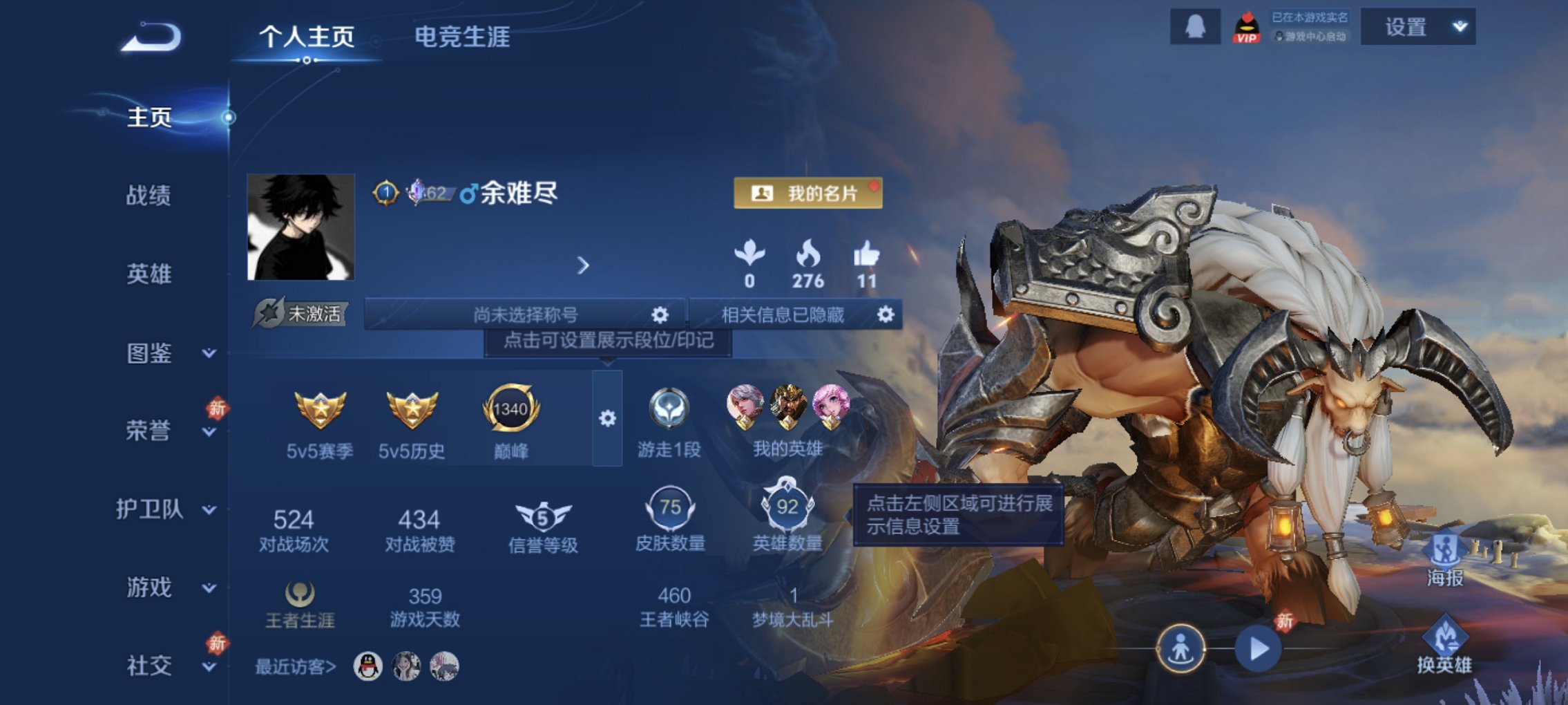This screenshot has height=705, width=1568.
Task: Switch to the 电竞生涯 tab
Action: point(461,39)
